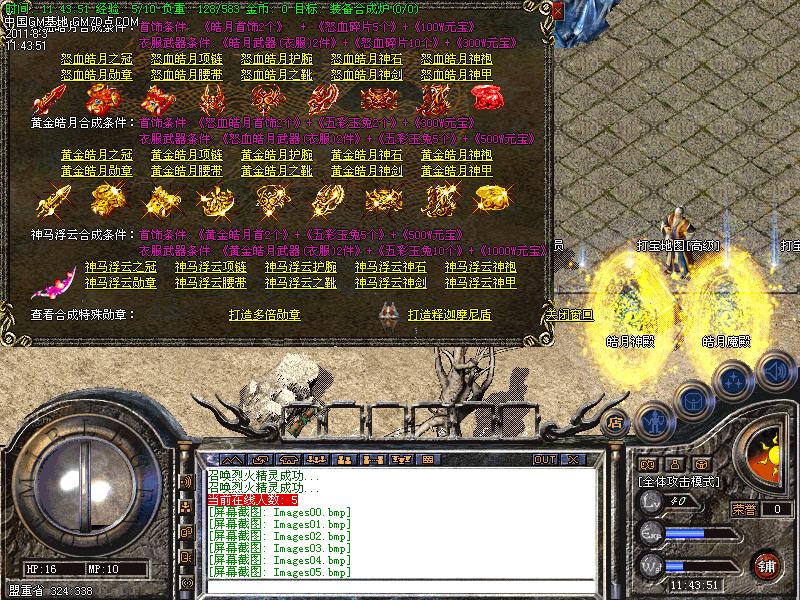The height and width of the screenshot is (600, 800).
Task: Open the 神马浮云之冠 crafting link
Action: tap(121, 267)
